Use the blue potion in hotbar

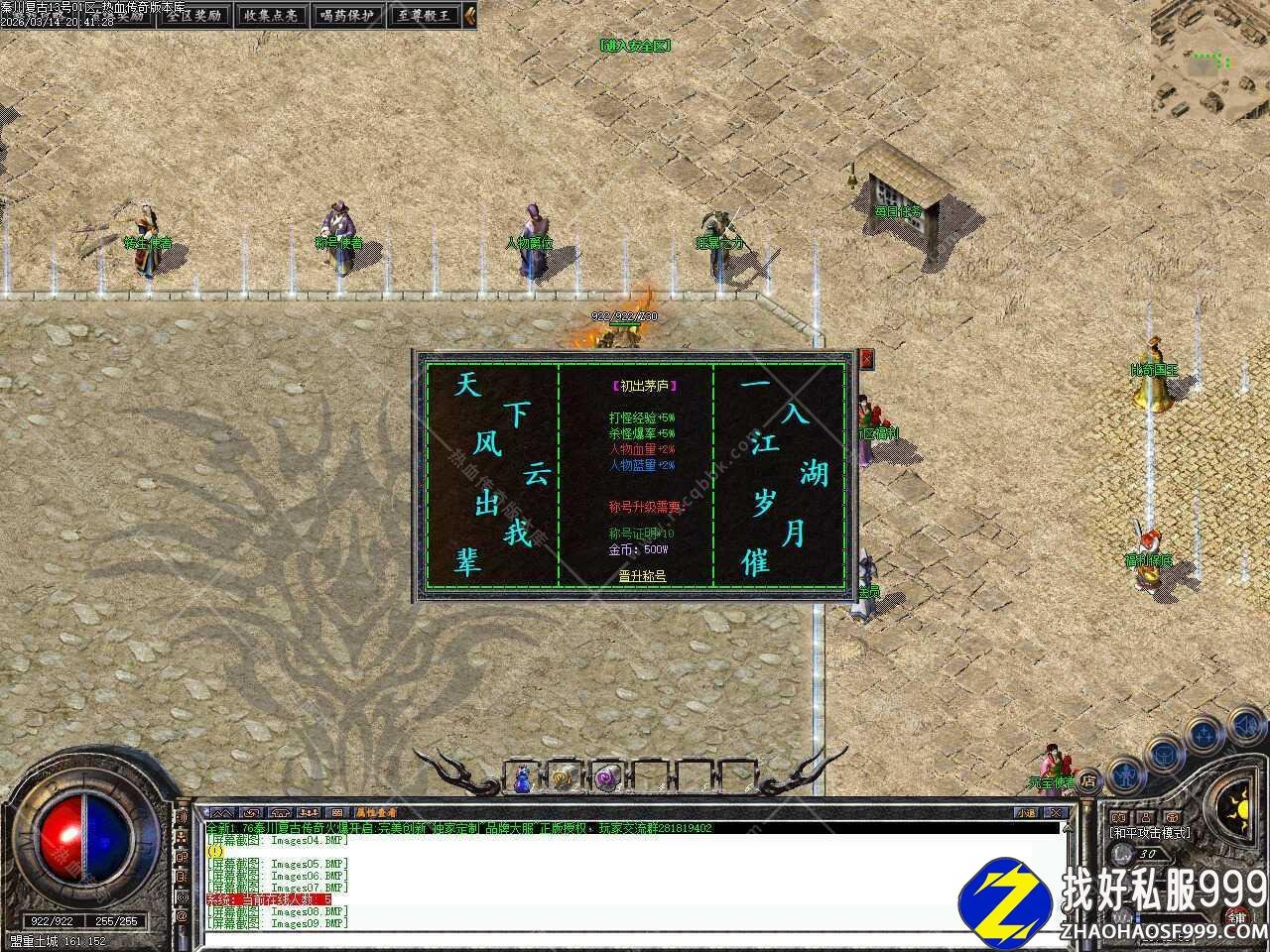pos(522,778)
